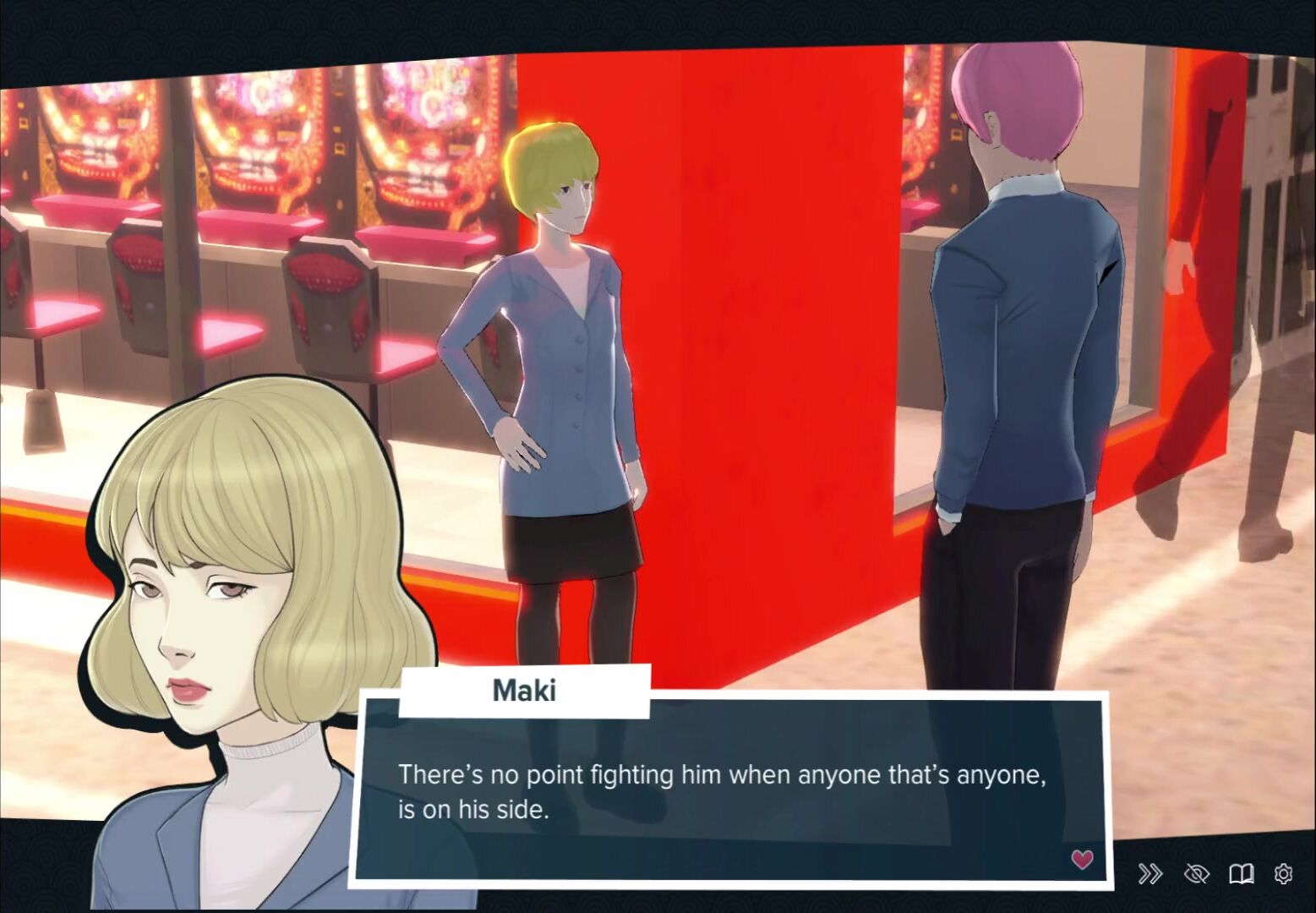Open settings with the gear icon
Screen dimensions: 1316x913
[x=1283, y=873]
